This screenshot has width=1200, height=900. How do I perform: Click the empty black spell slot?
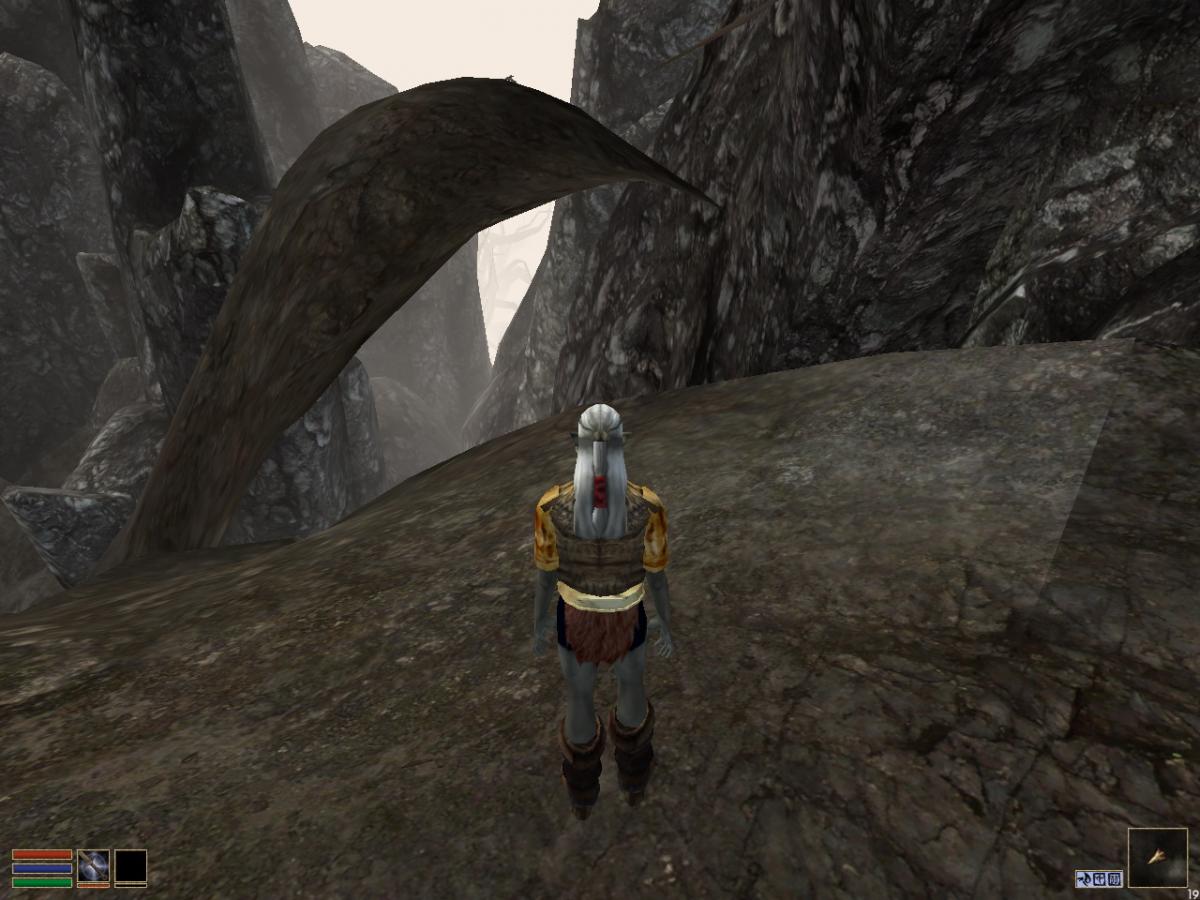pos(130,866)
